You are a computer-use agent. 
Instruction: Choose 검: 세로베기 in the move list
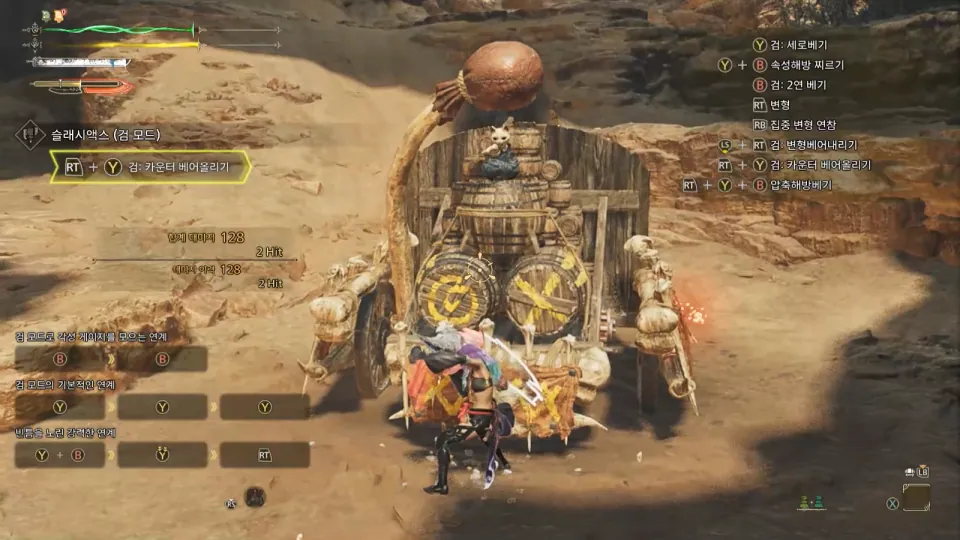click(x=796, y=45)
